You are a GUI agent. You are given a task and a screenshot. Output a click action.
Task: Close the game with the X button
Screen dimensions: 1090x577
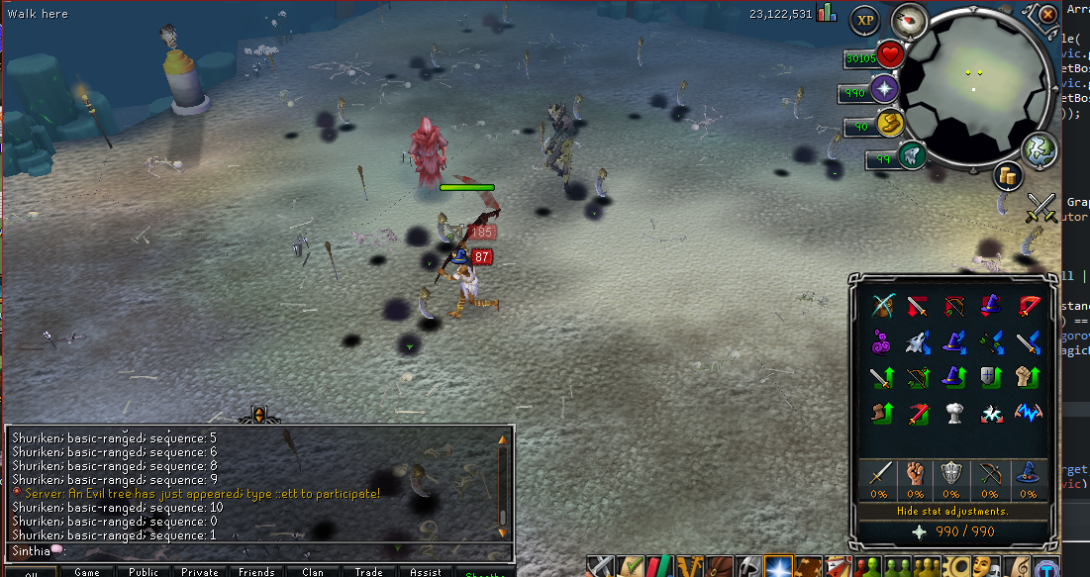[x=1047, y=15]
